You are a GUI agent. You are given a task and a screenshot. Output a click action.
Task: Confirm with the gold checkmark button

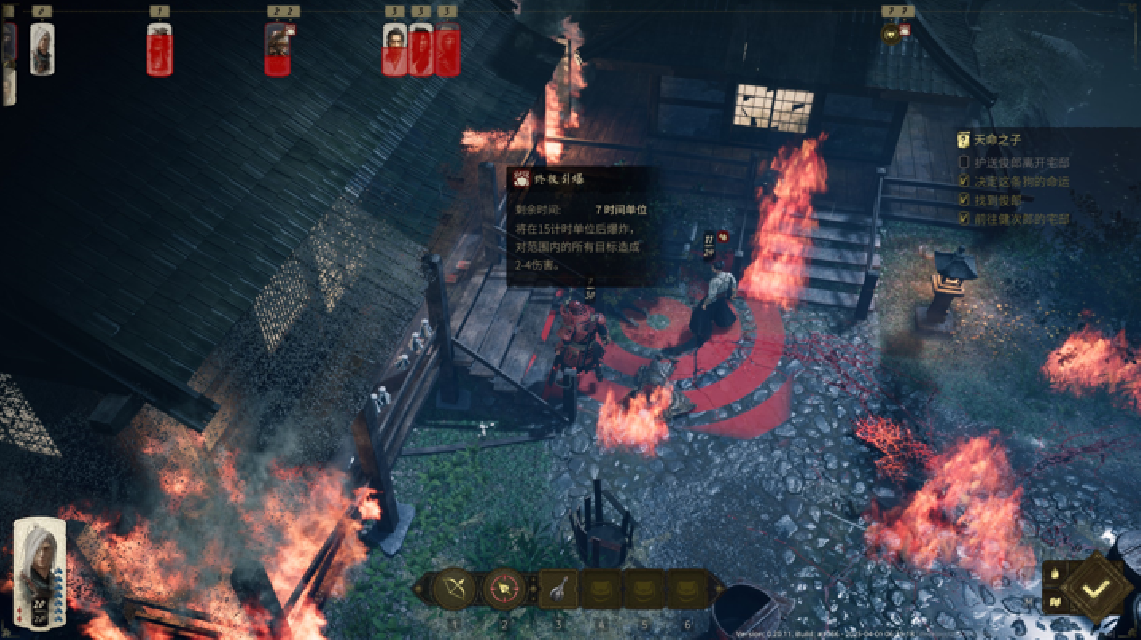pos(1095,589)
